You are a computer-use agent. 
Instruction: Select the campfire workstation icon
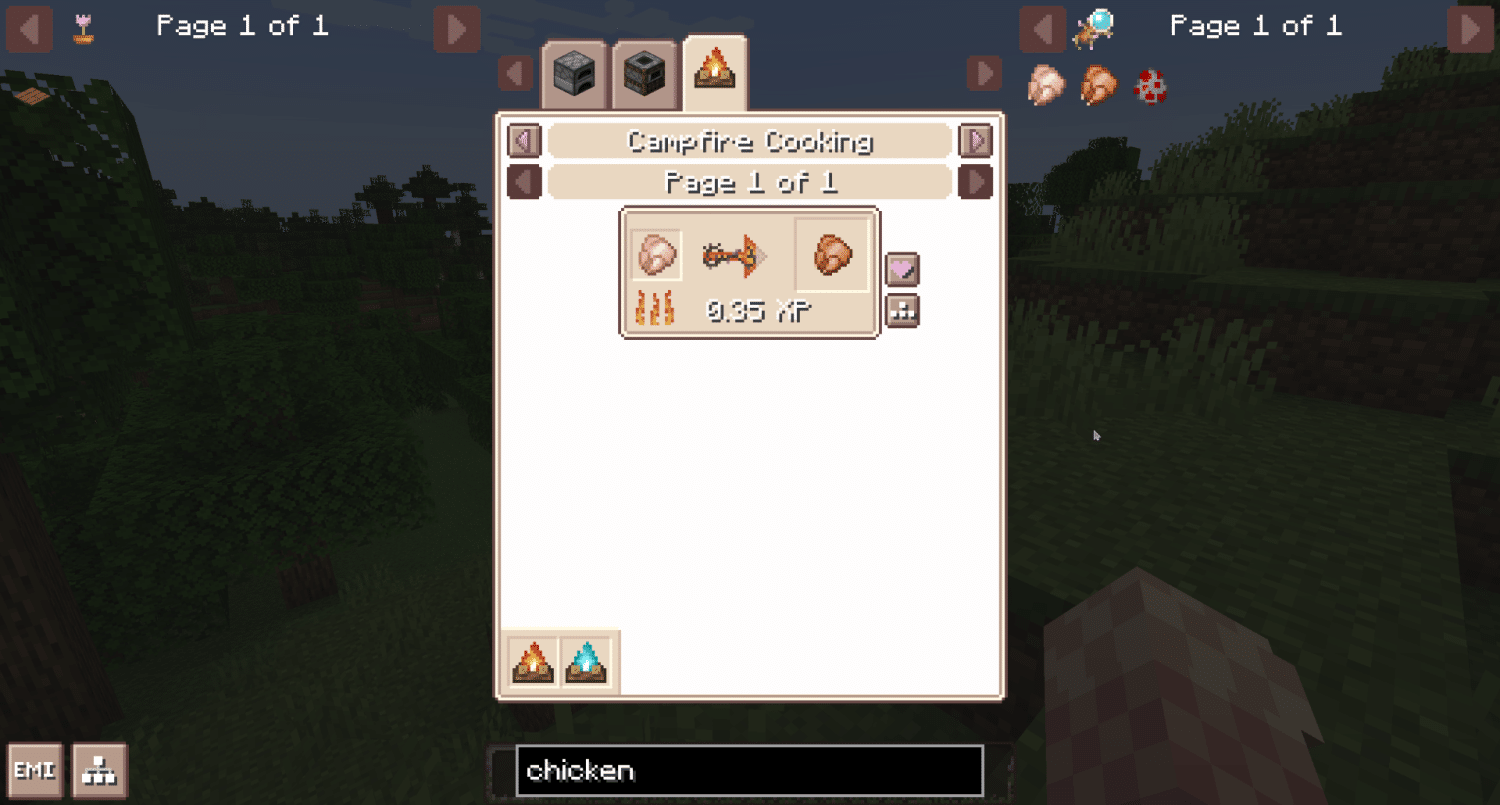[533, 661]
